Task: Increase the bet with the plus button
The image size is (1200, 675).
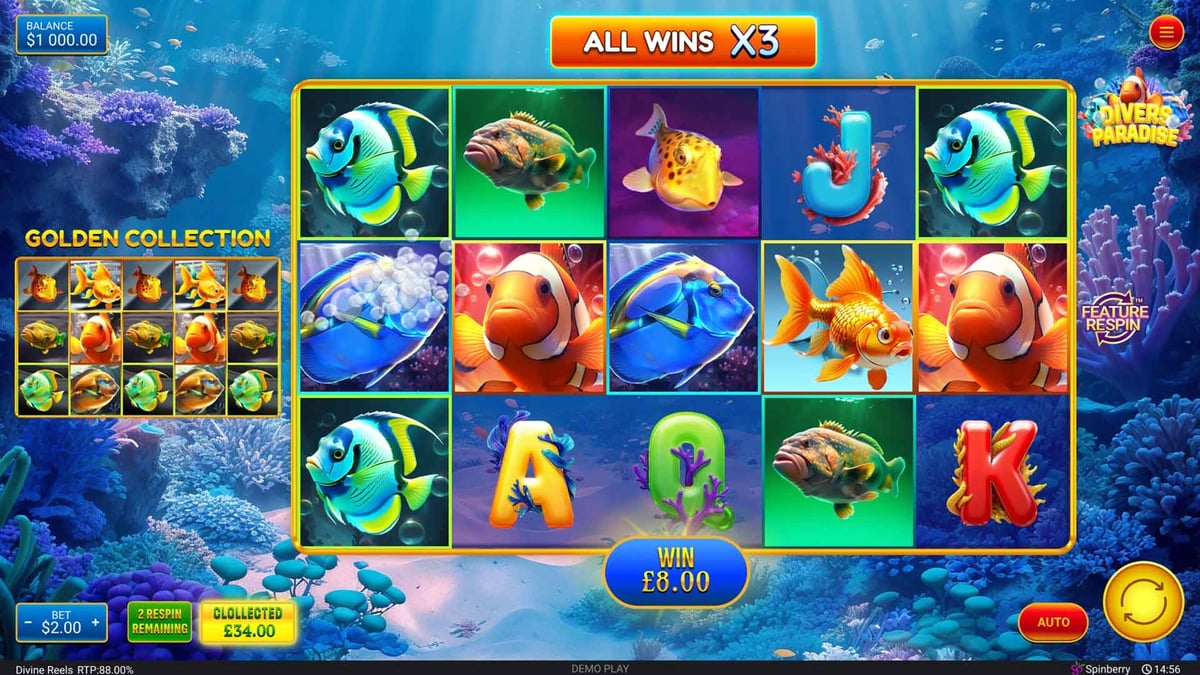Action: 96,622
